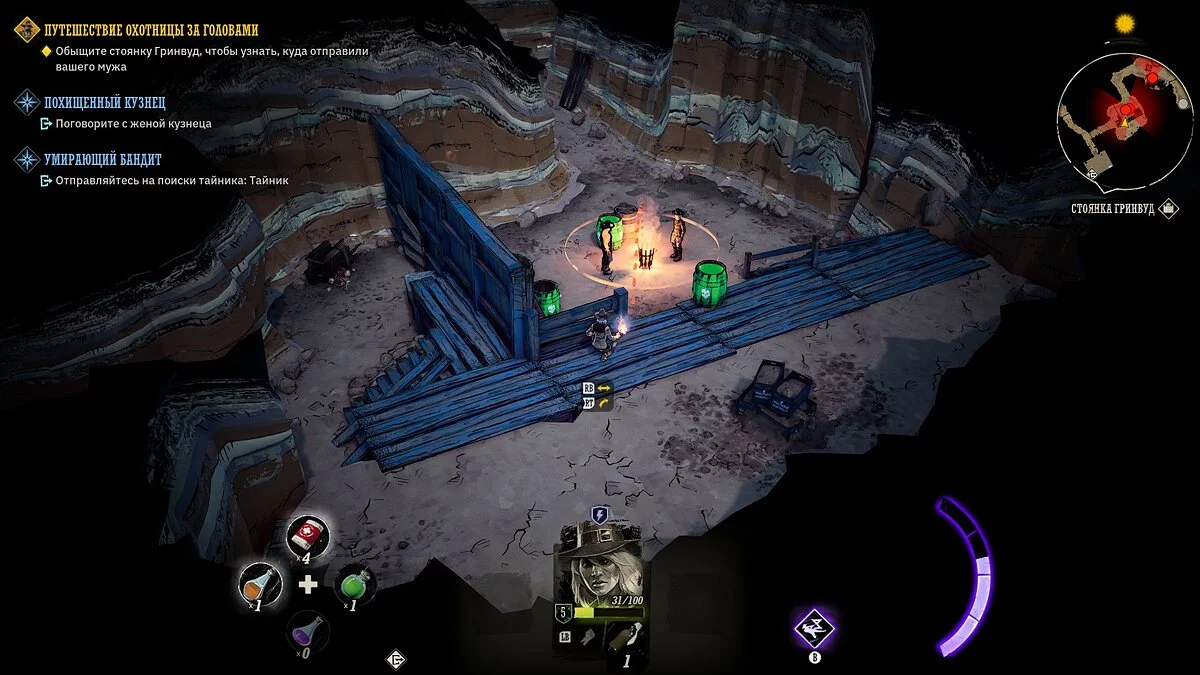Choose the purple potion flask slot
Viewport: 1200px width, 675px height.
[x=307, y=631]
